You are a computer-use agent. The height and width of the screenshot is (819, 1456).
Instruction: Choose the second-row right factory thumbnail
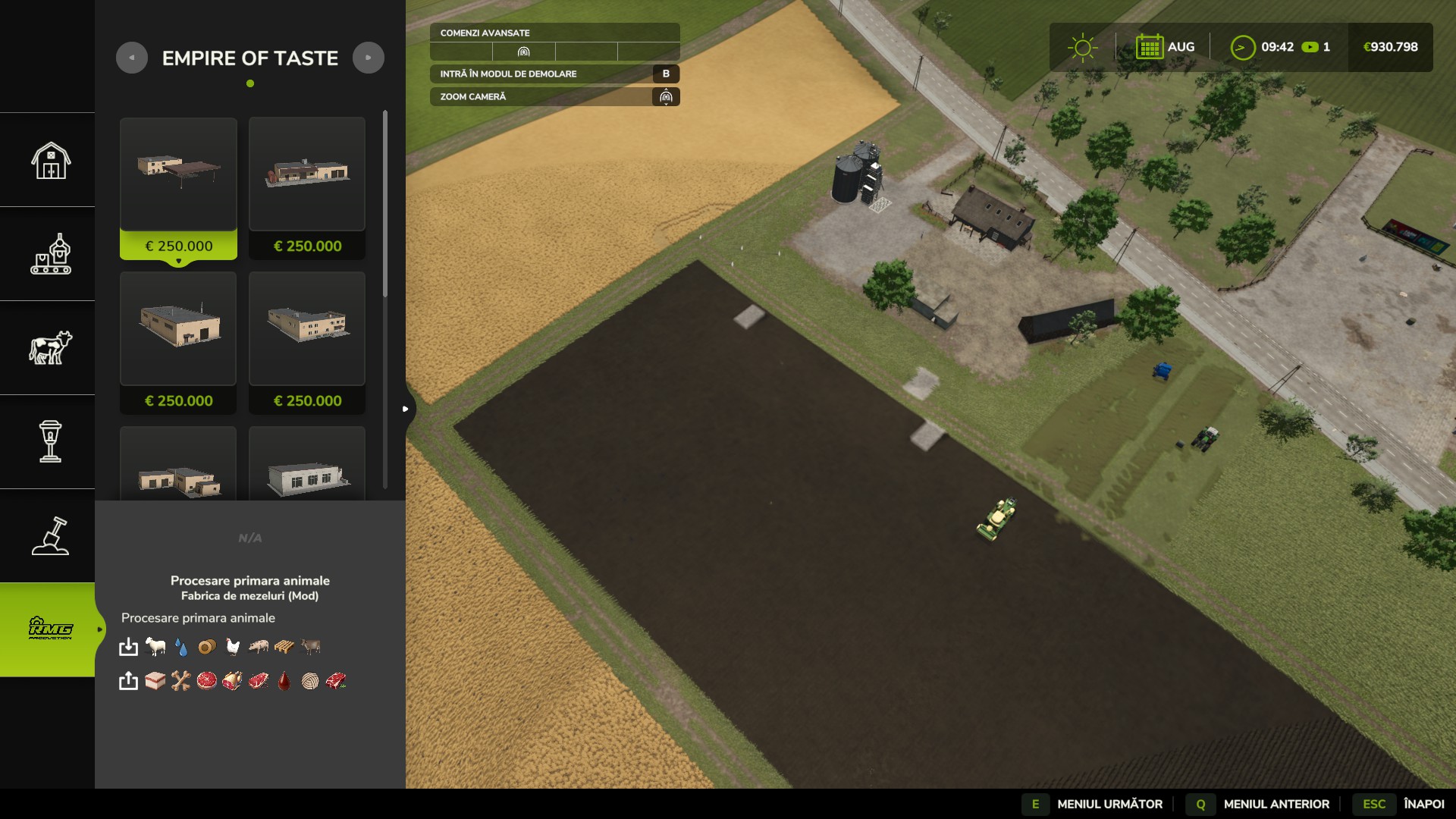307,329
